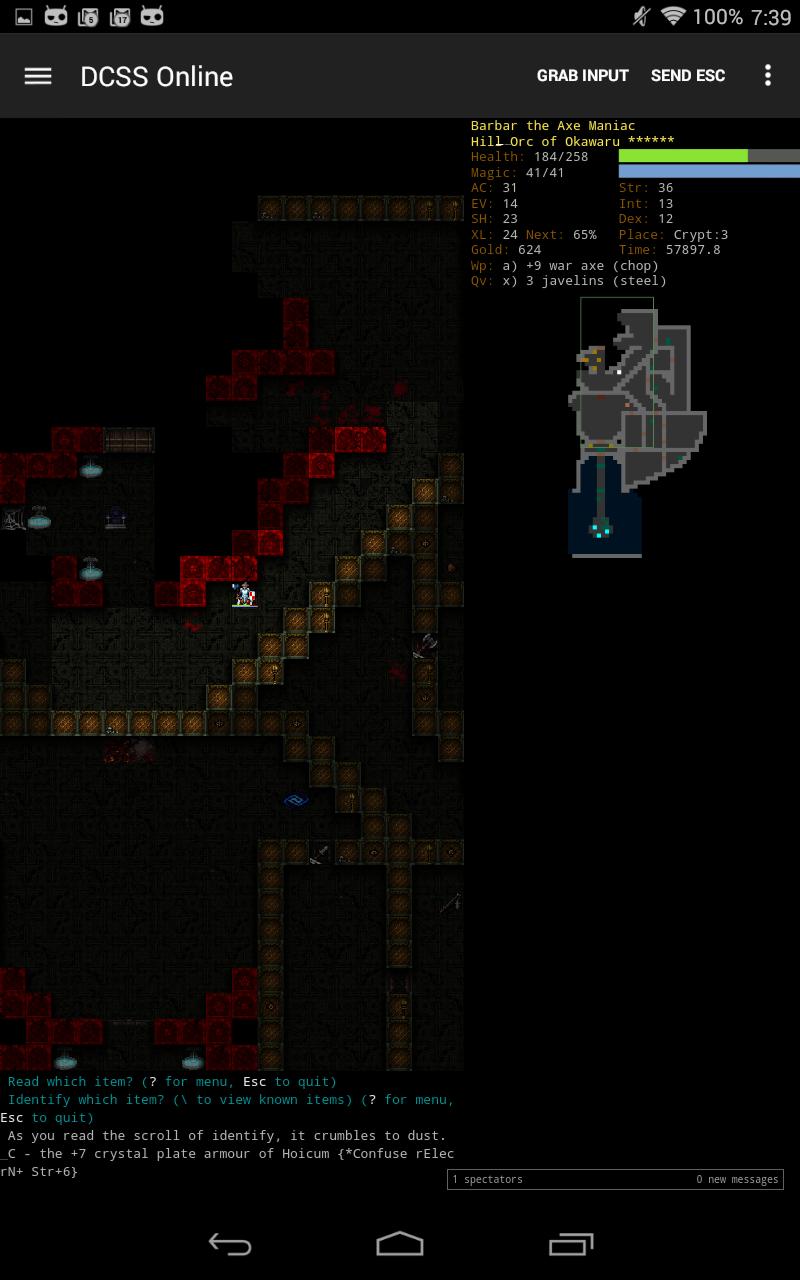Click the dungeon level minimap

[x=630, y=425]
